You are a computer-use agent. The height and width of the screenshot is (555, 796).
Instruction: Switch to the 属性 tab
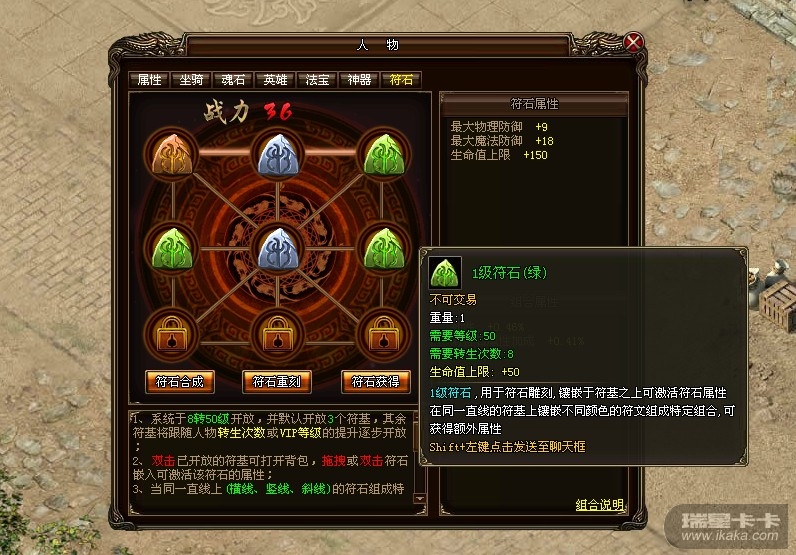pyautogui.click(x=149, y=80)
